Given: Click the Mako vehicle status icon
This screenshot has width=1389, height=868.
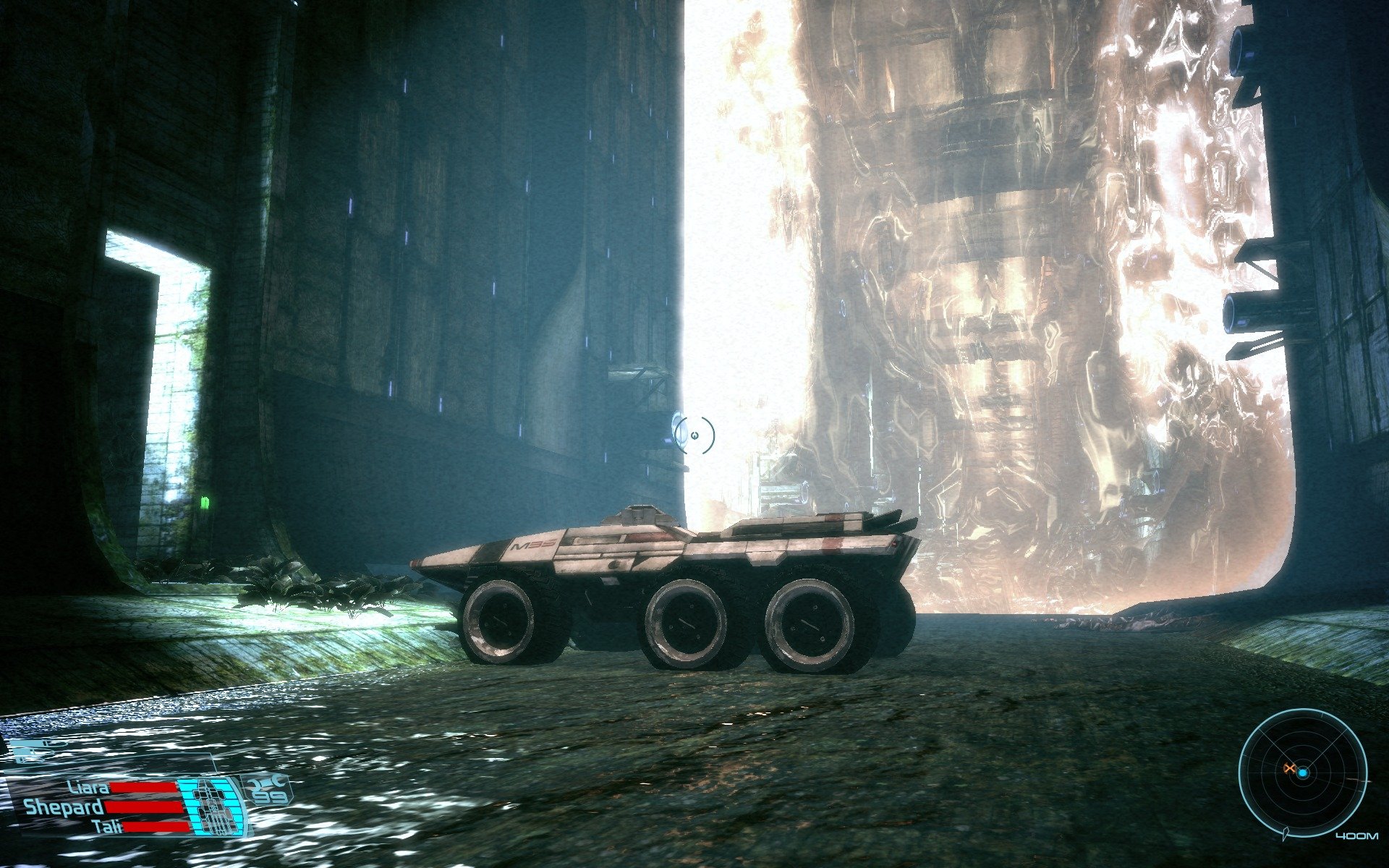Looking at the screenshot, I should point(211,805).
